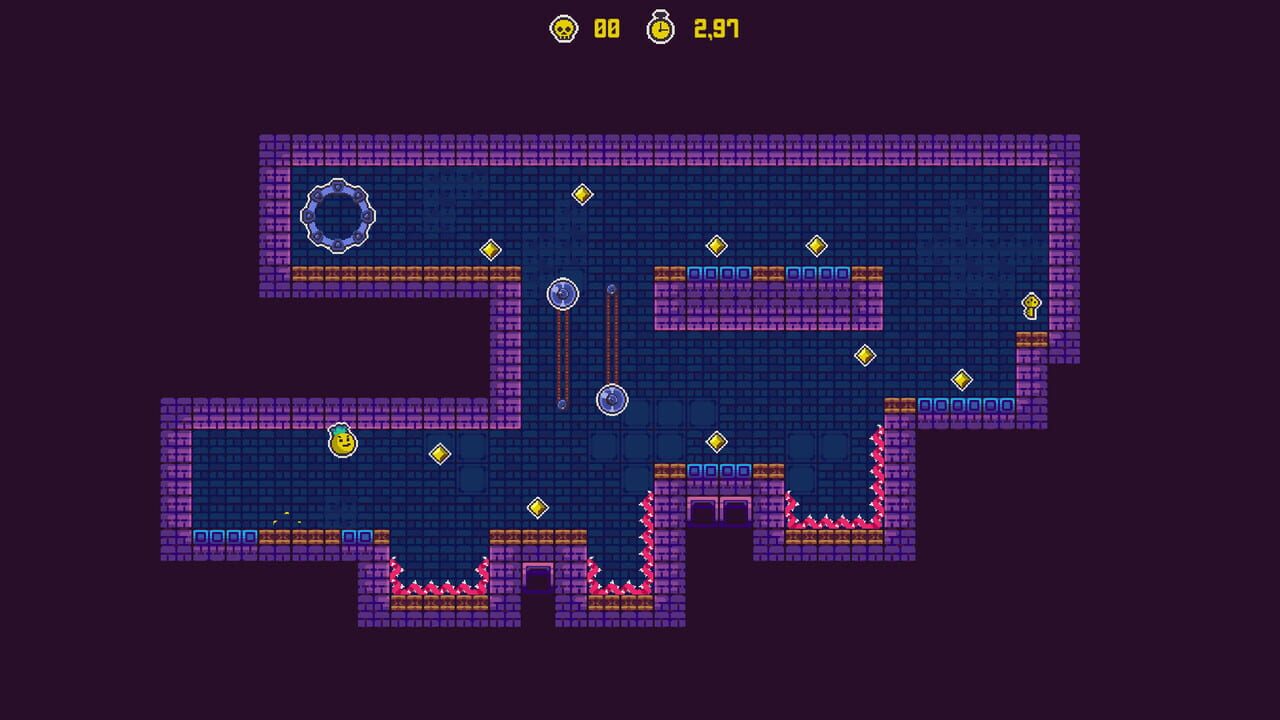Click the death count reading 00
Viewport: 1280px width, 720px height.
(606, 30)
